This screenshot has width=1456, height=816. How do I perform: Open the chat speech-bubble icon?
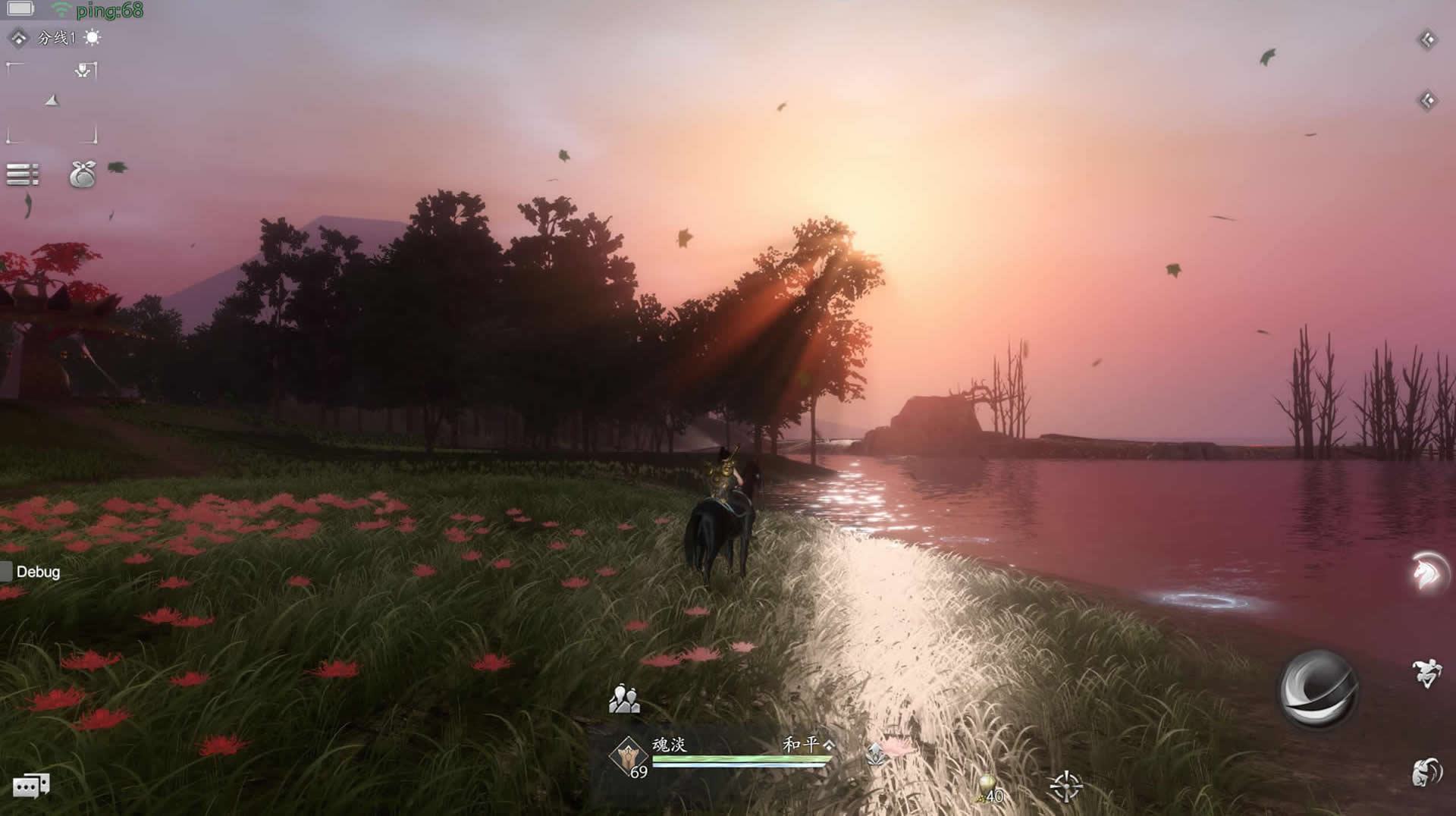coord(31,786)
